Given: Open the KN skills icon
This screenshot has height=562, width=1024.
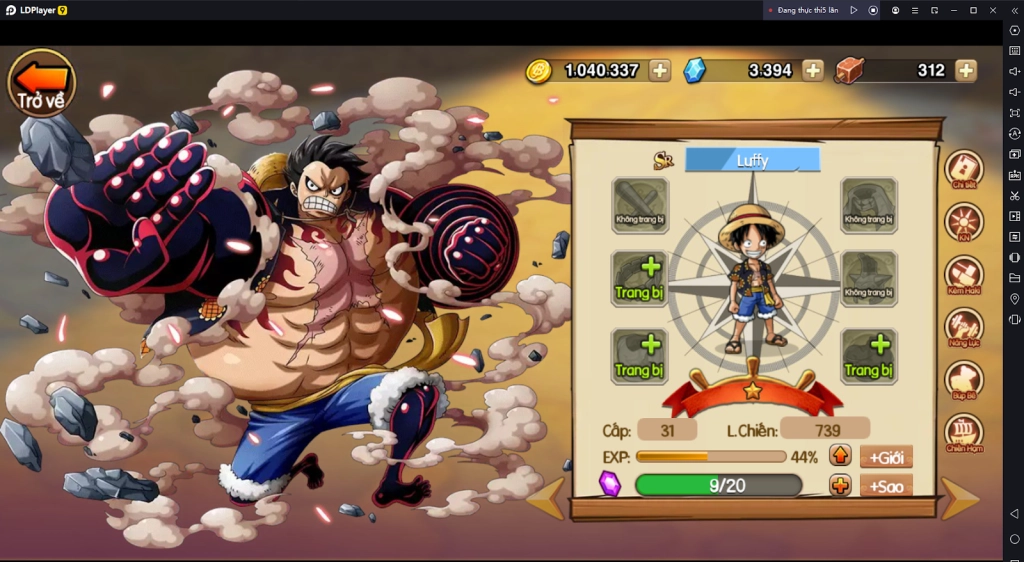Looking at the screenshot, I should (964, 222).
